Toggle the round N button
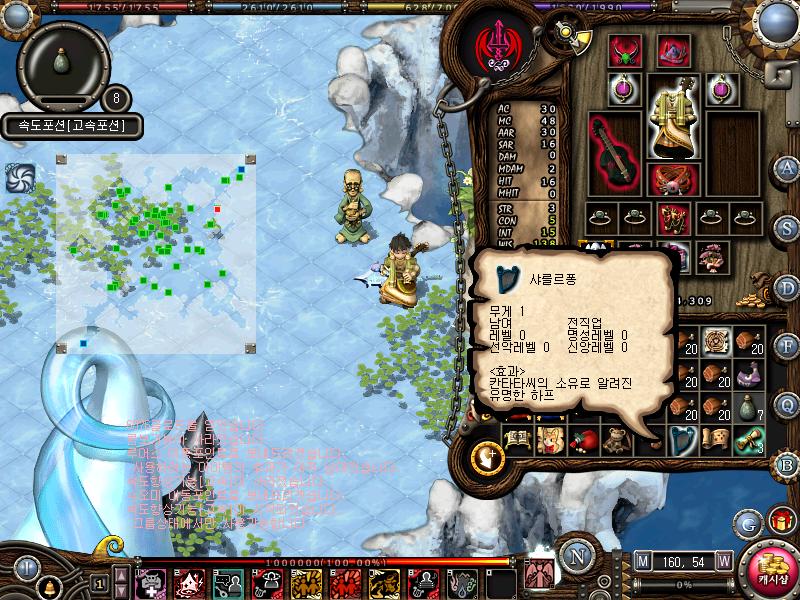Image resolution: width=800 pixels, height=600 pixels. pyautogui.click(x=574, y=556)
